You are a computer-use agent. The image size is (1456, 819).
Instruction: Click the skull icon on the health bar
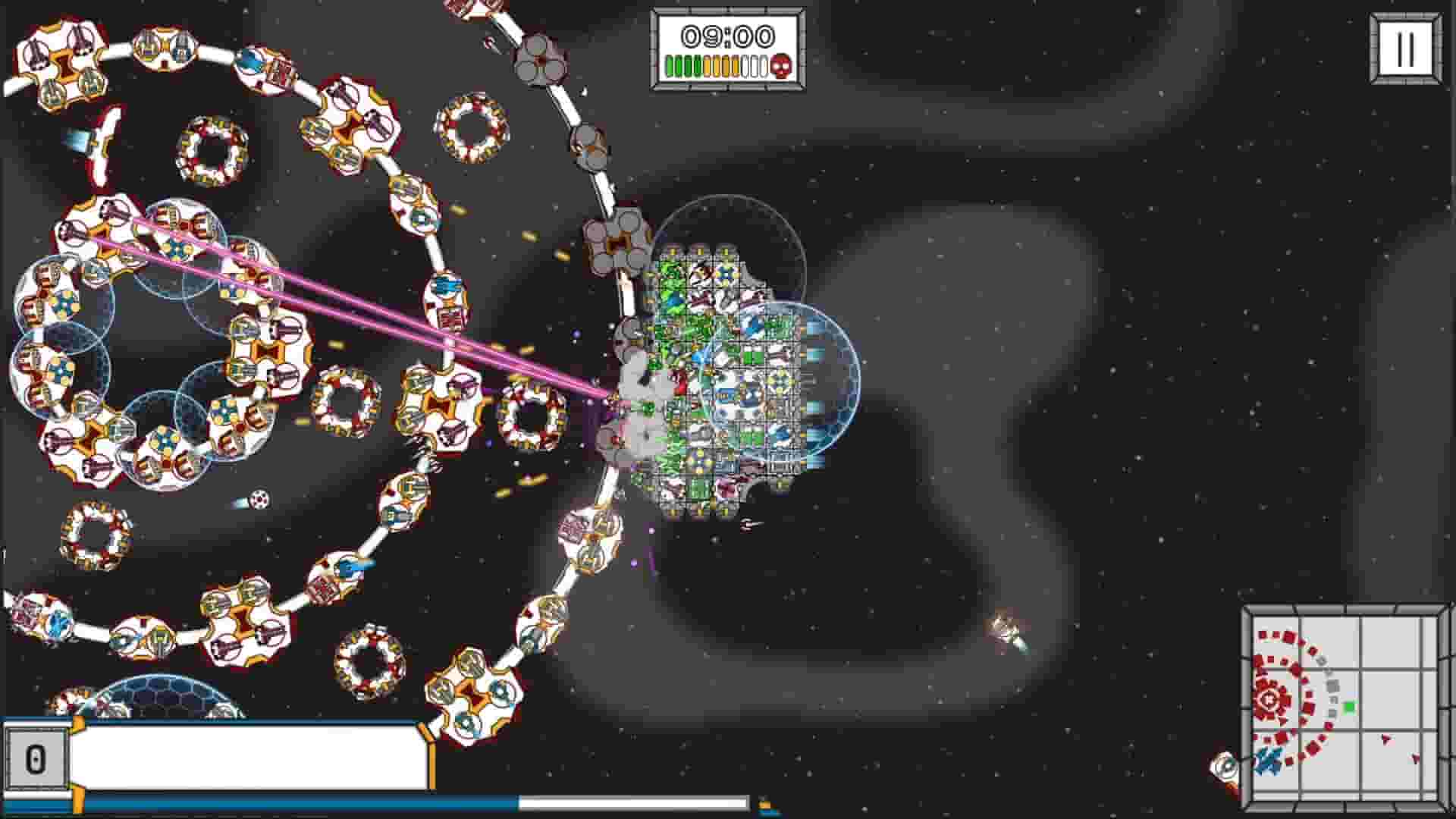click(x=780, y=67)
